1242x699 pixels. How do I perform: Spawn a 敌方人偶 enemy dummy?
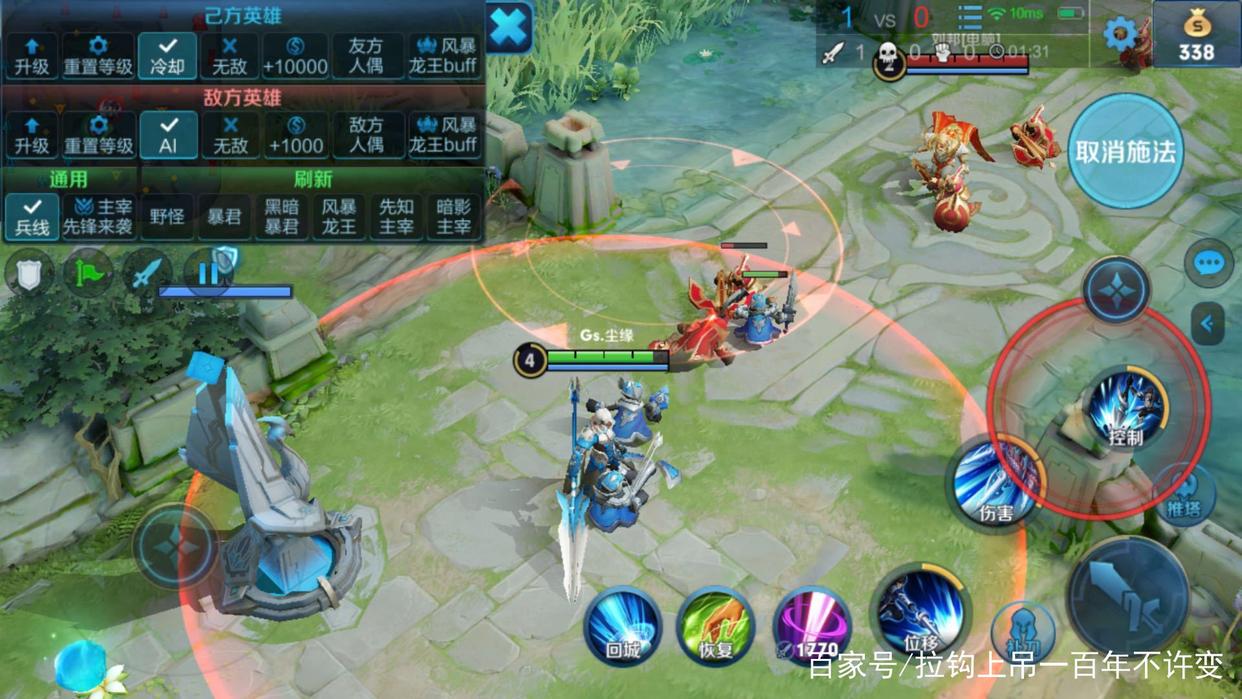click(x=366, y=135)
